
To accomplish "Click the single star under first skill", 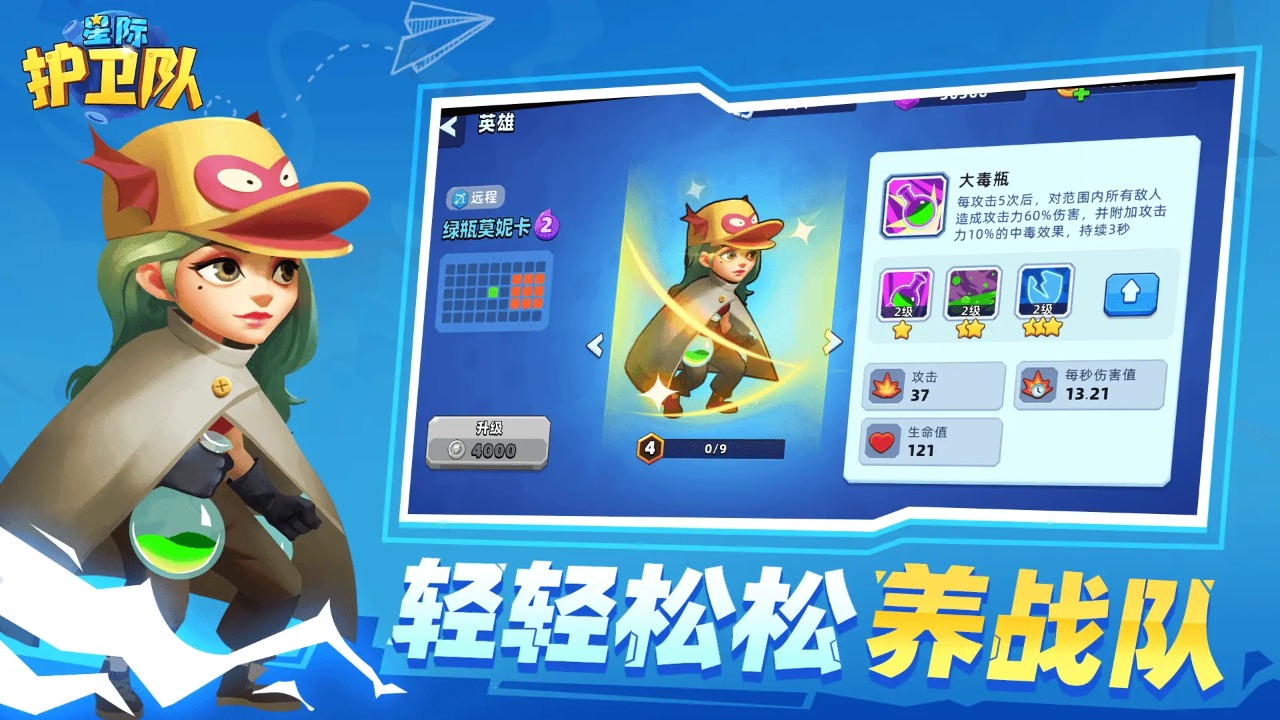I will 900,330.
